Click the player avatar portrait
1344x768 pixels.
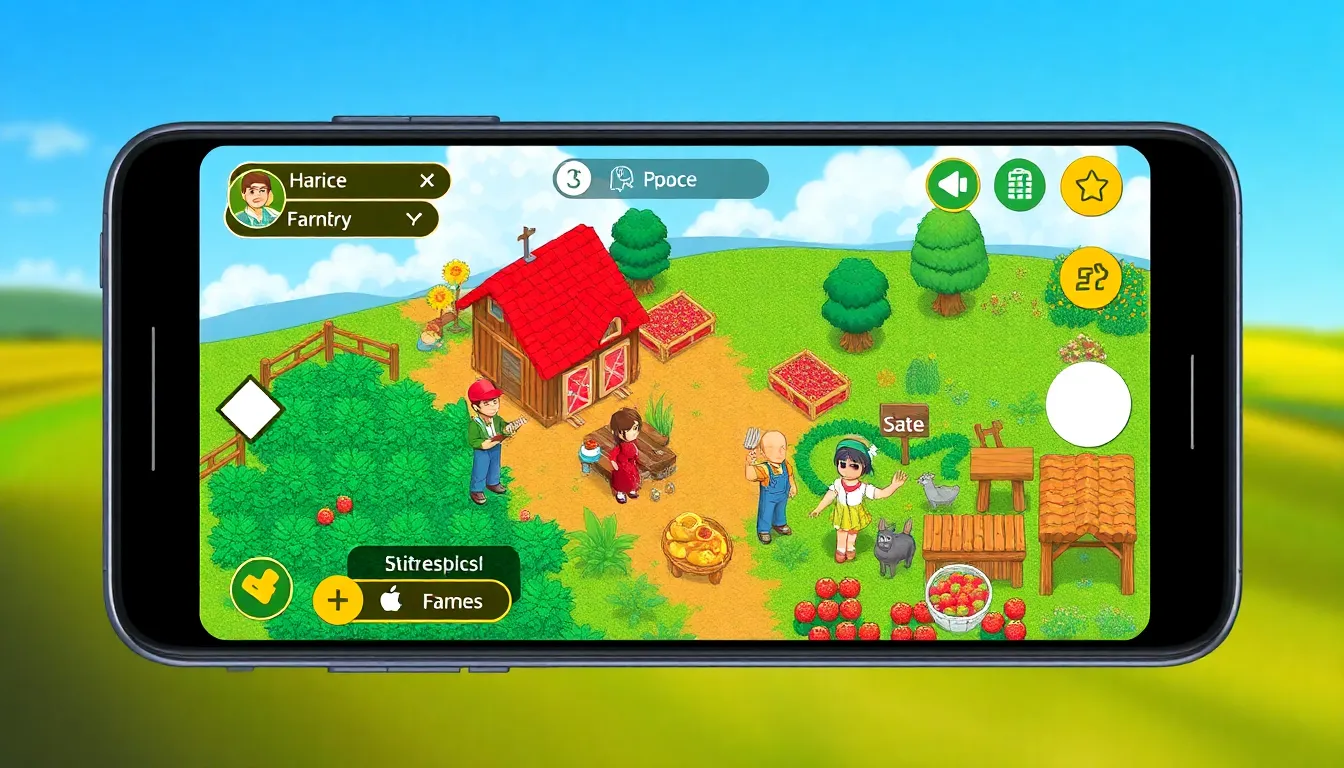point(257,199)
